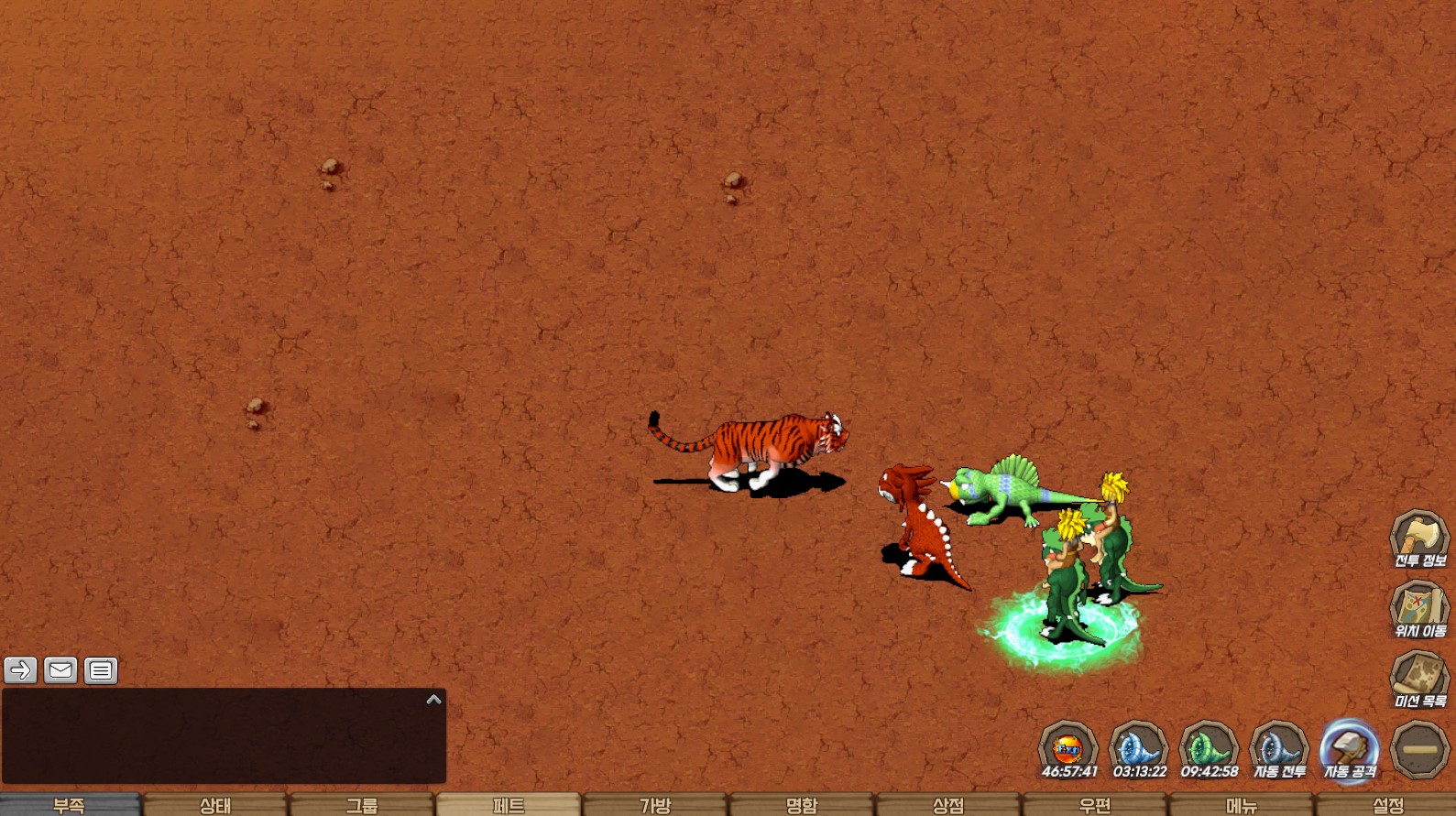
Task: Open the 전투 정보 battle info axe icon
Action: [1419, 539]
